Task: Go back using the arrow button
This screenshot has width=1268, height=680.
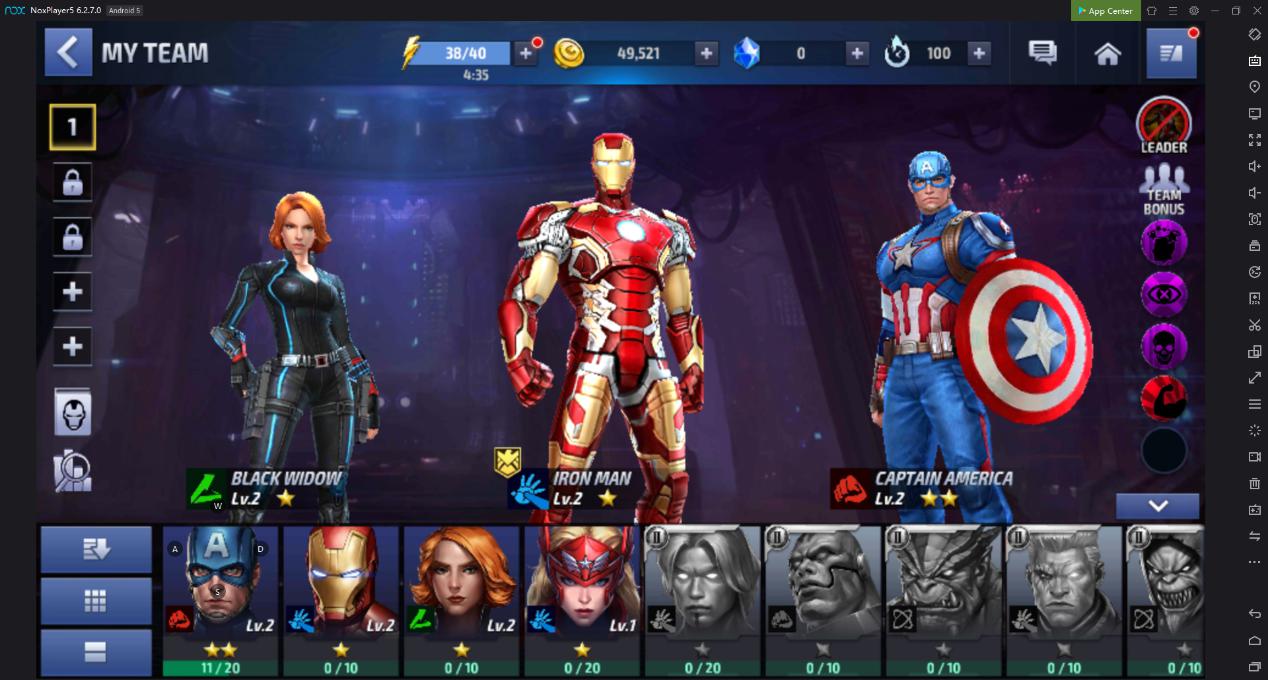Action: coord(68,53)
